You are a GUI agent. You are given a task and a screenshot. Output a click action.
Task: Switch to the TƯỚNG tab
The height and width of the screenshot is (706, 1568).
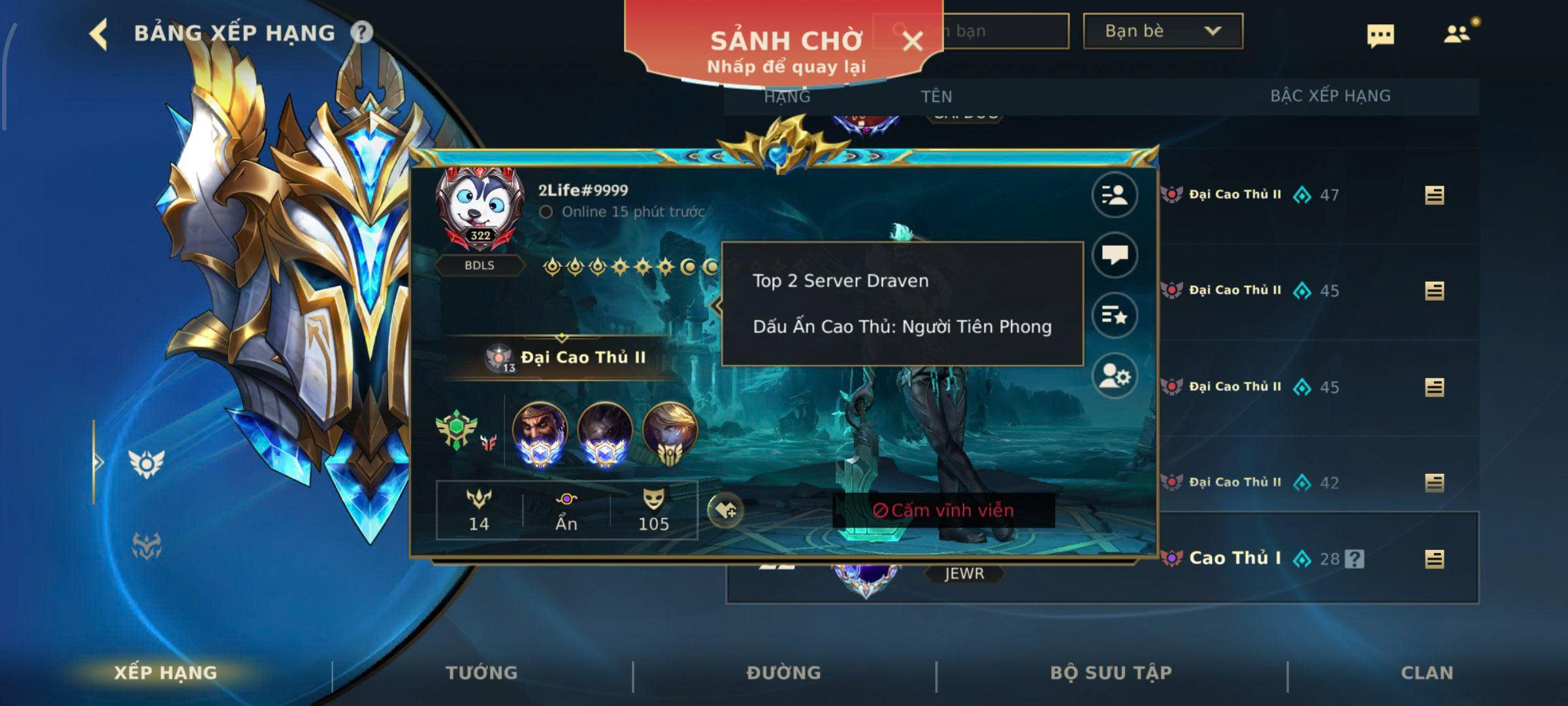tap(482, 673)
